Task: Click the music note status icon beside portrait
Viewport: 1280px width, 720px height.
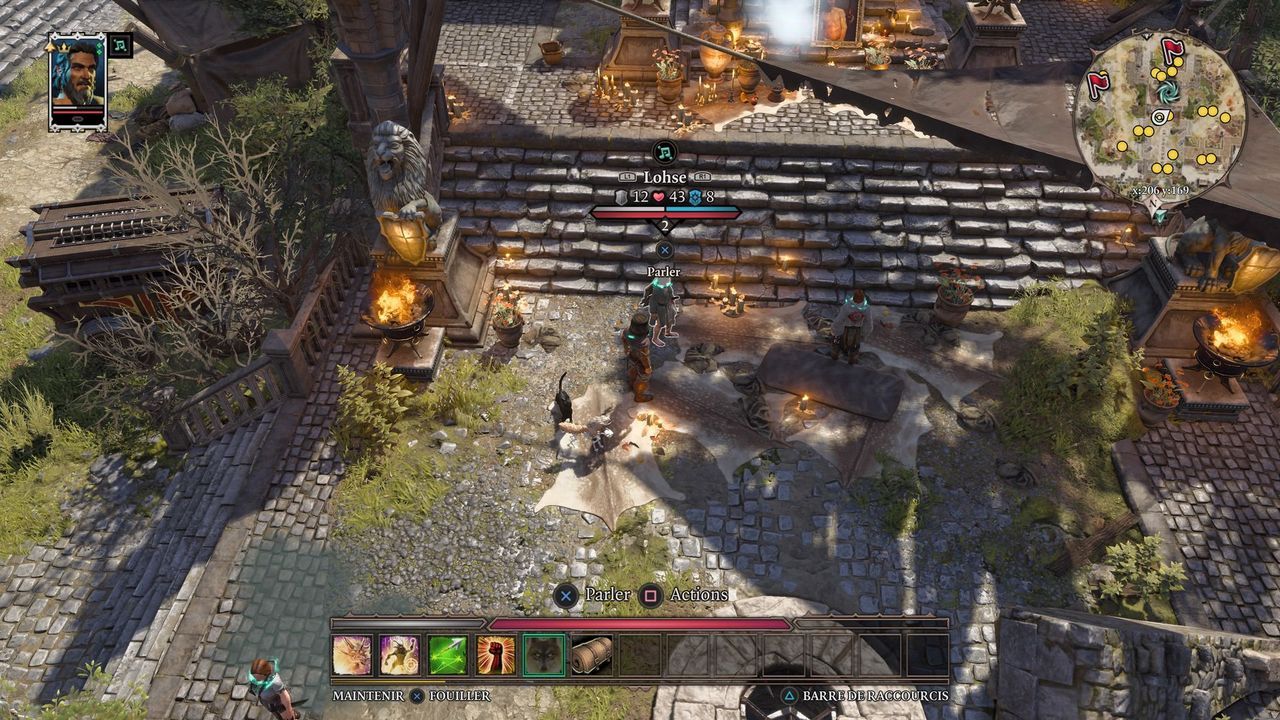Action: (x=120, y=45)
